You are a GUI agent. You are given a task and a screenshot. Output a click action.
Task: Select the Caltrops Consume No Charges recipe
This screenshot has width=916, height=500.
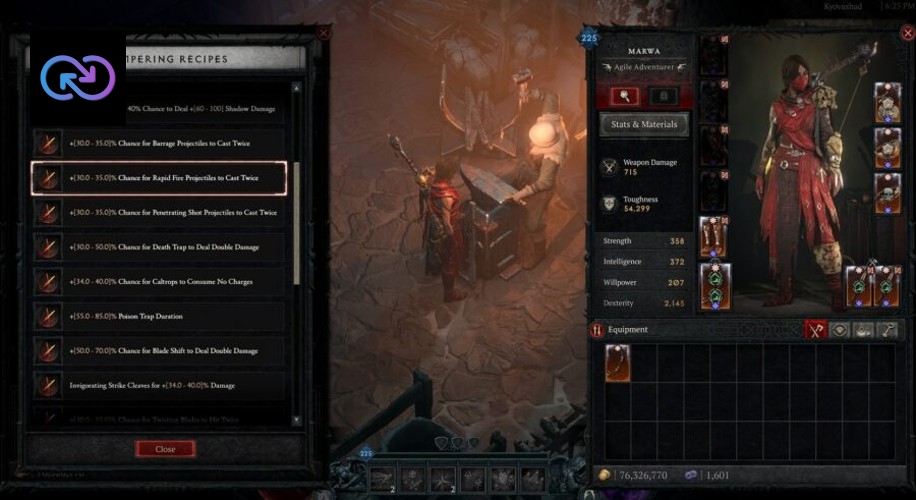(x=160, y=282)
